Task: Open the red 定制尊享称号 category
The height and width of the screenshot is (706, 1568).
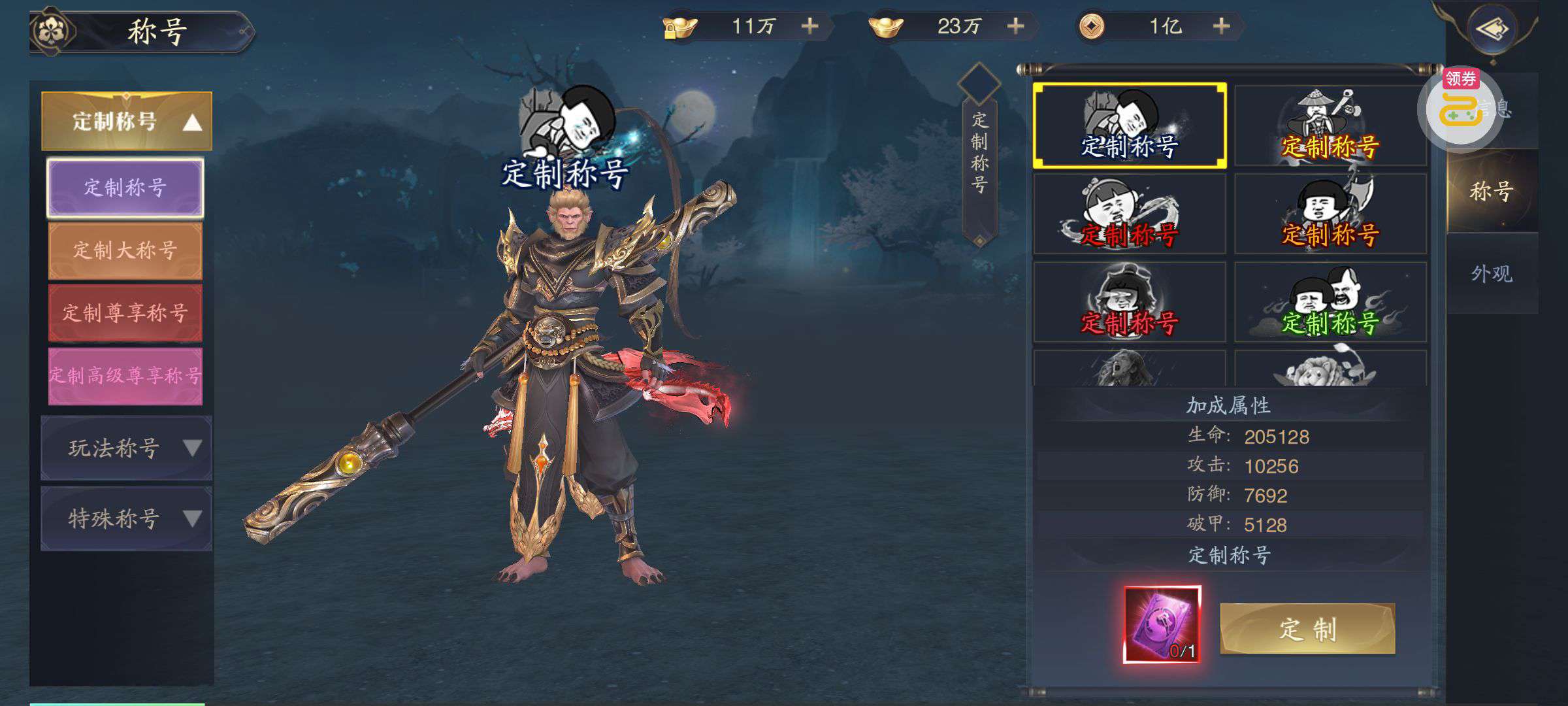Action: (125, 312)
